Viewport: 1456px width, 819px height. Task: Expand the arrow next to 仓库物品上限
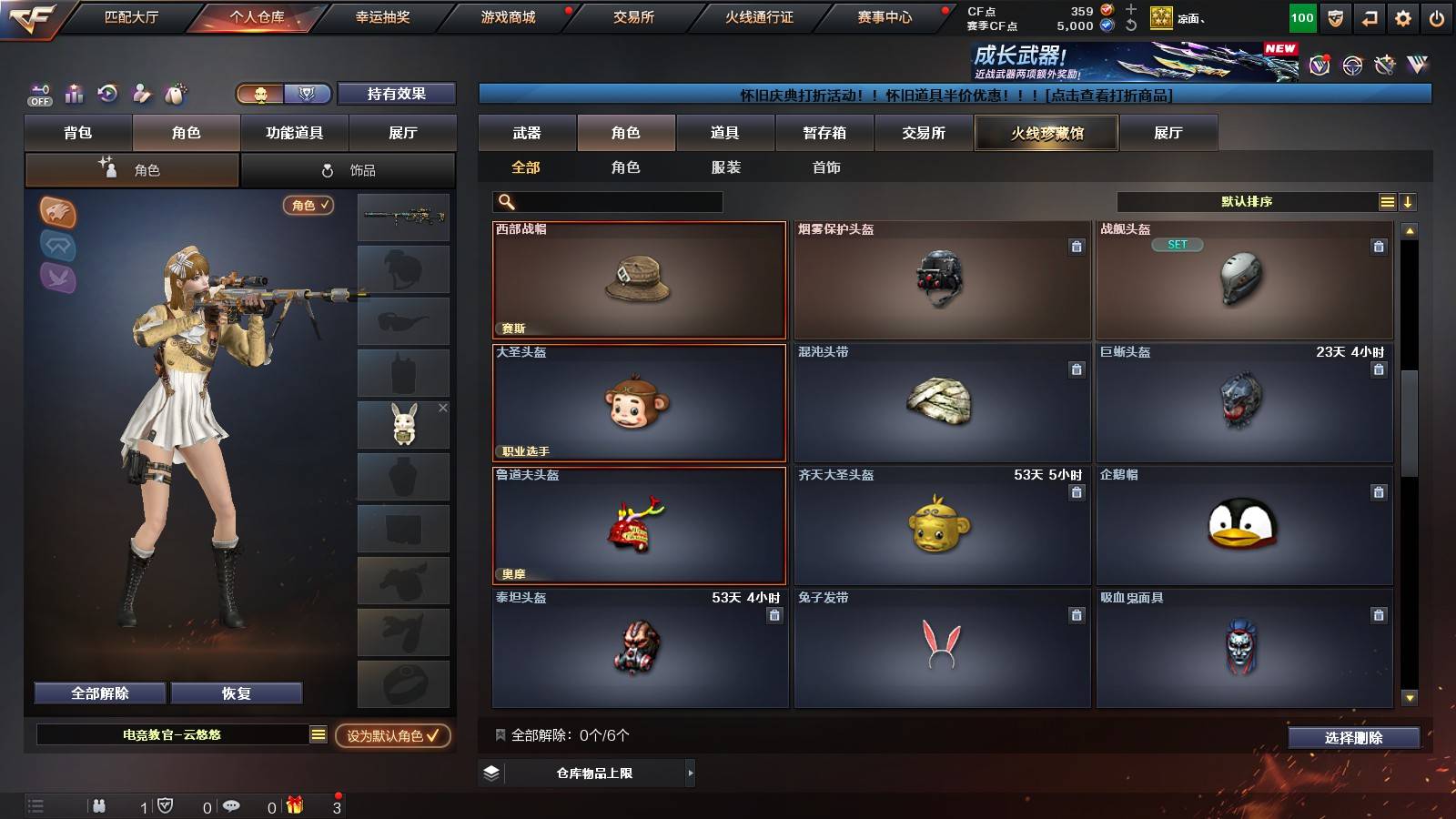689,773
